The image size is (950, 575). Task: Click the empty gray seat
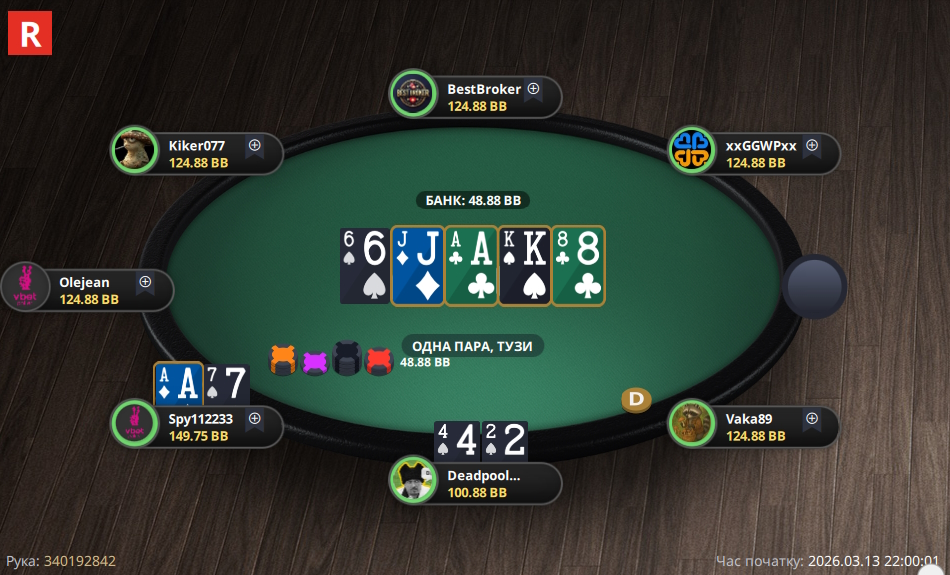pos(814,287)
